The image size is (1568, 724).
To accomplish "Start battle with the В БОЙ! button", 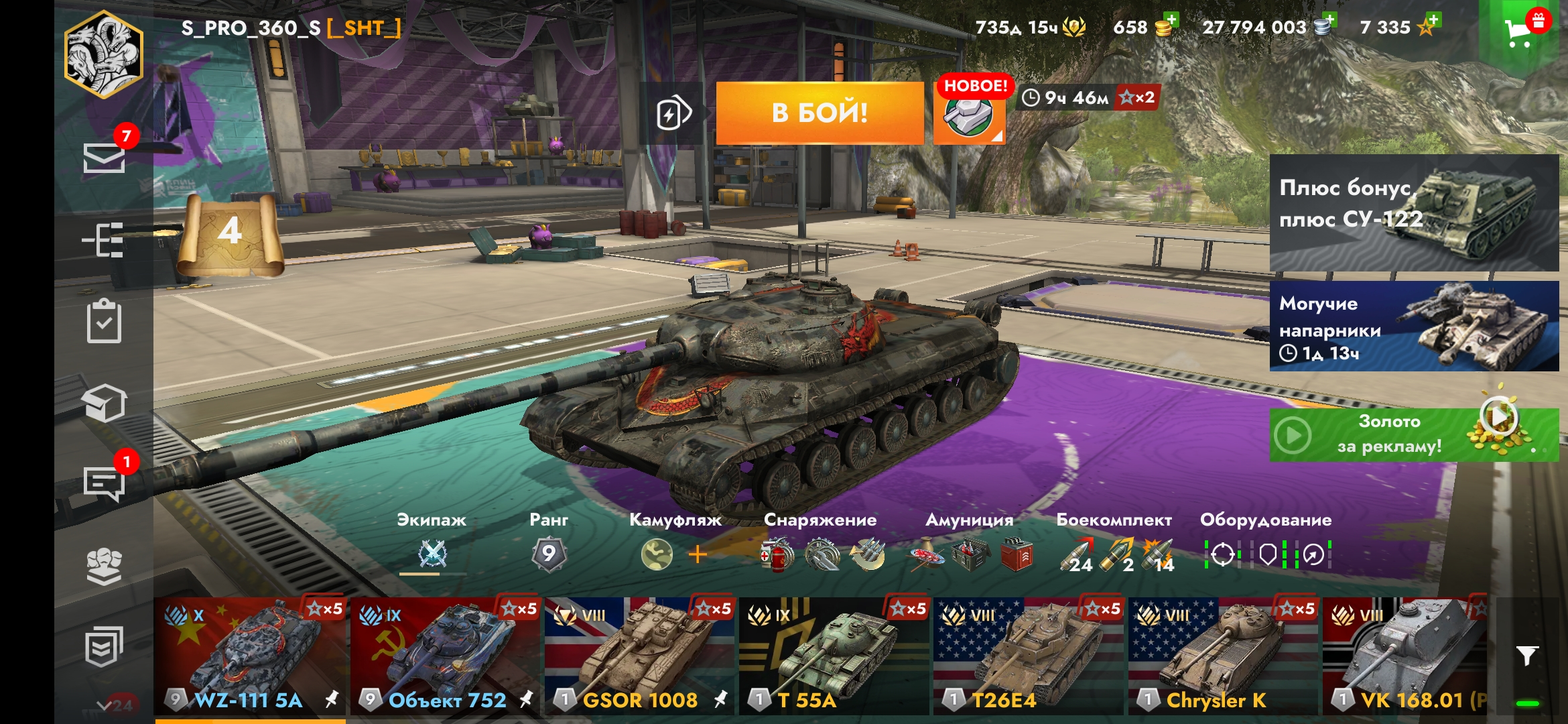I will [x=820, y=113].
